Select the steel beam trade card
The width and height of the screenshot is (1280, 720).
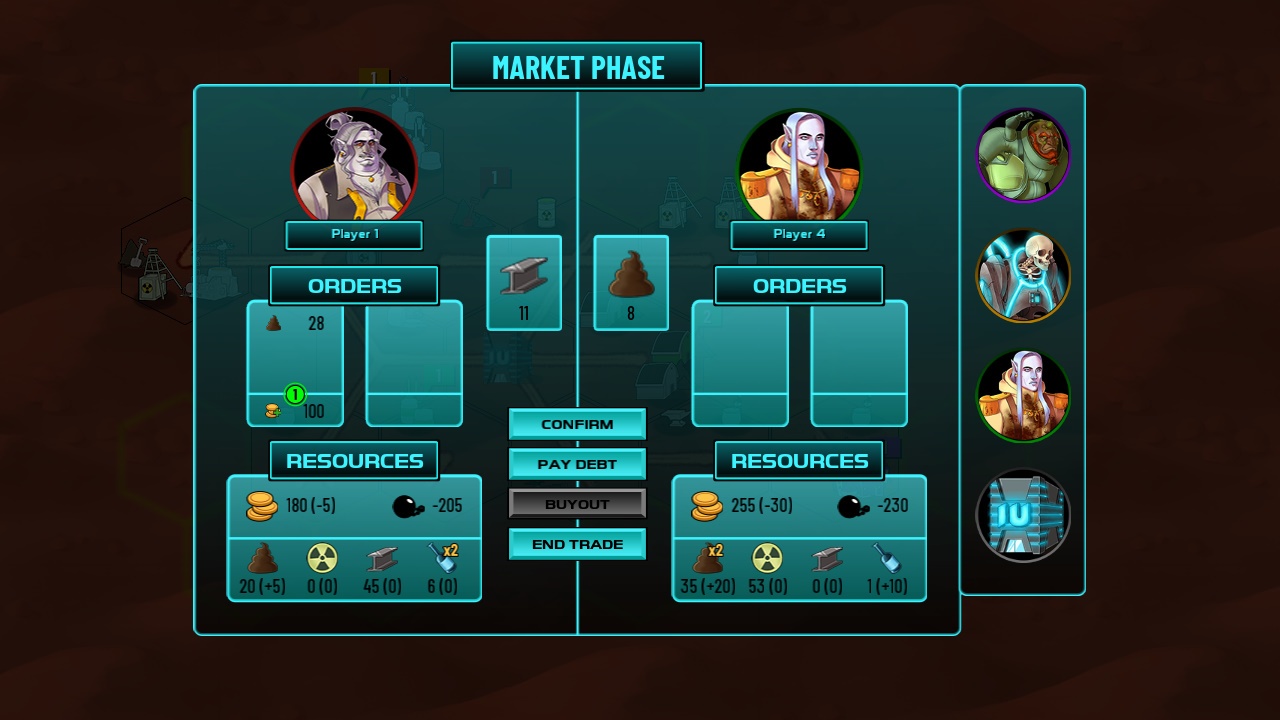524,282
